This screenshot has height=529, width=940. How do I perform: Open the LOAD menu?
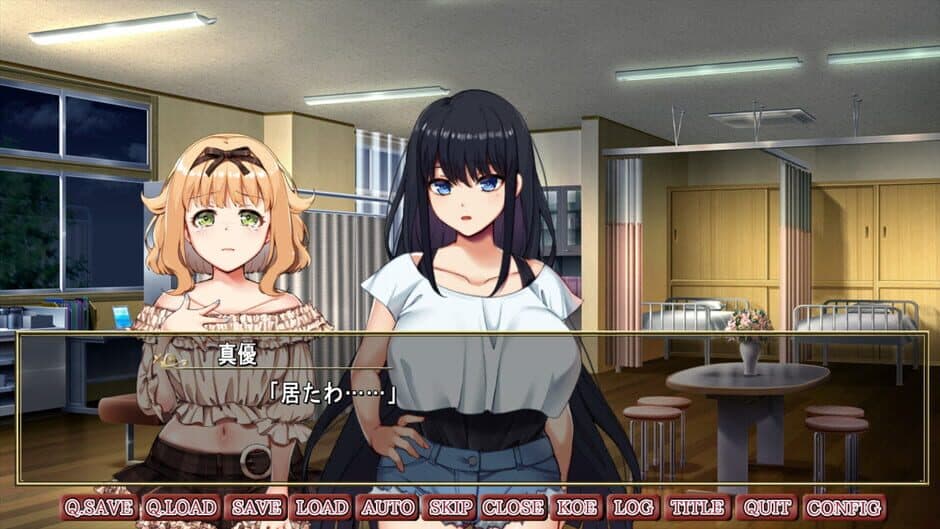(322, 507)
